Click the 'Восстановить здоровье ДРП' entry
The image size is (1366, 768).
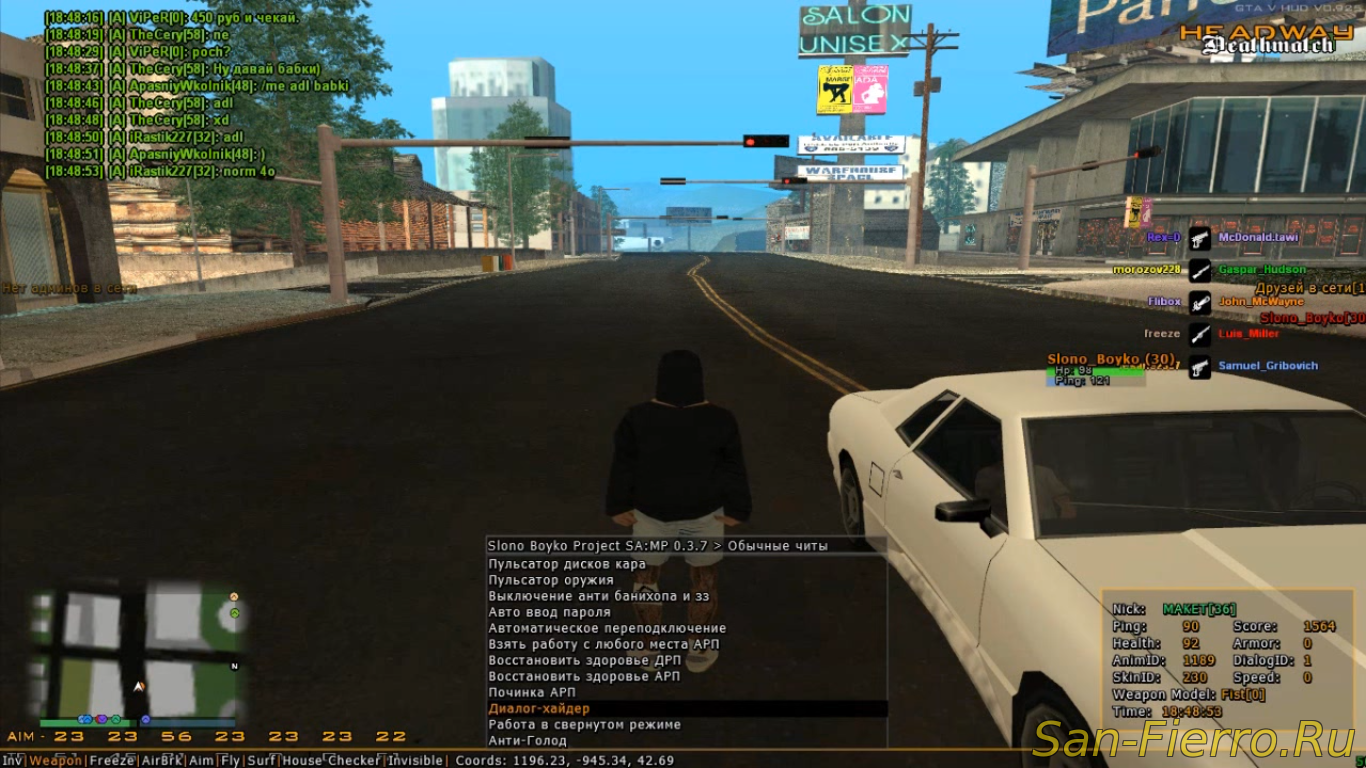pyautogui.click(x=584, y=660)
